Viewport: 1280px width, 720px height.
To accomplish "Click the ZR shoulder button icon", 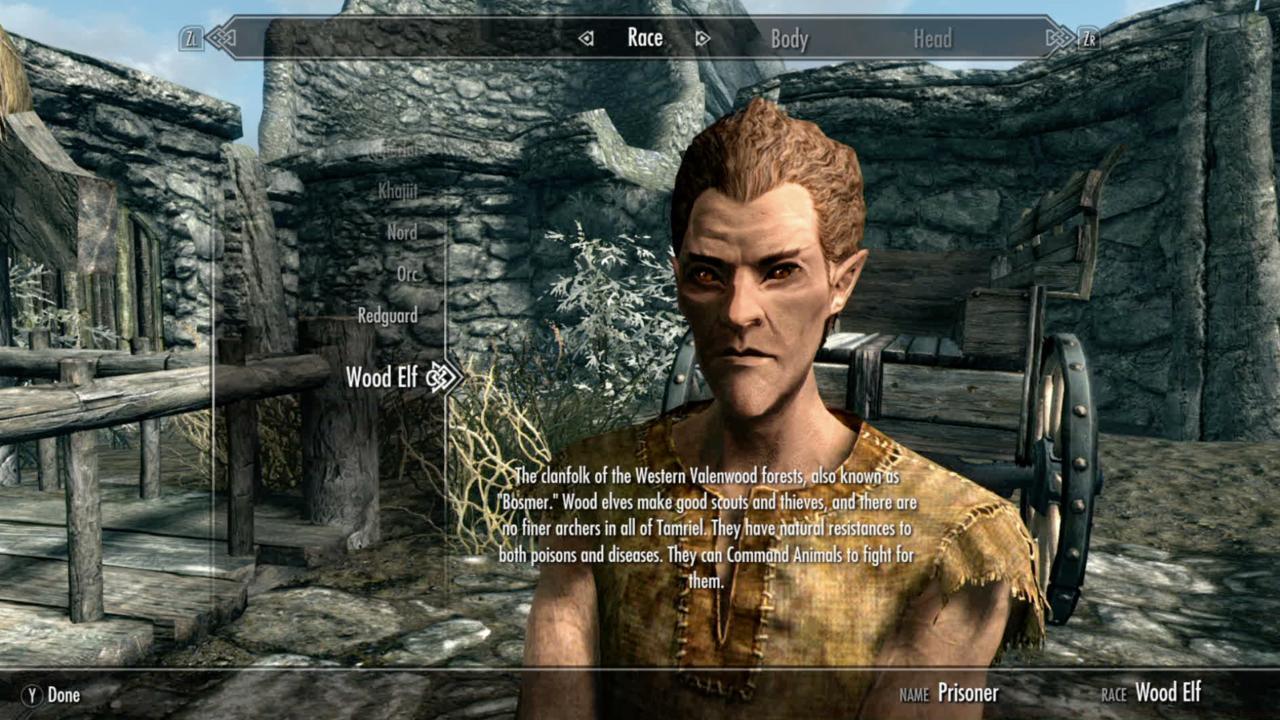I will pos(1090,38).
